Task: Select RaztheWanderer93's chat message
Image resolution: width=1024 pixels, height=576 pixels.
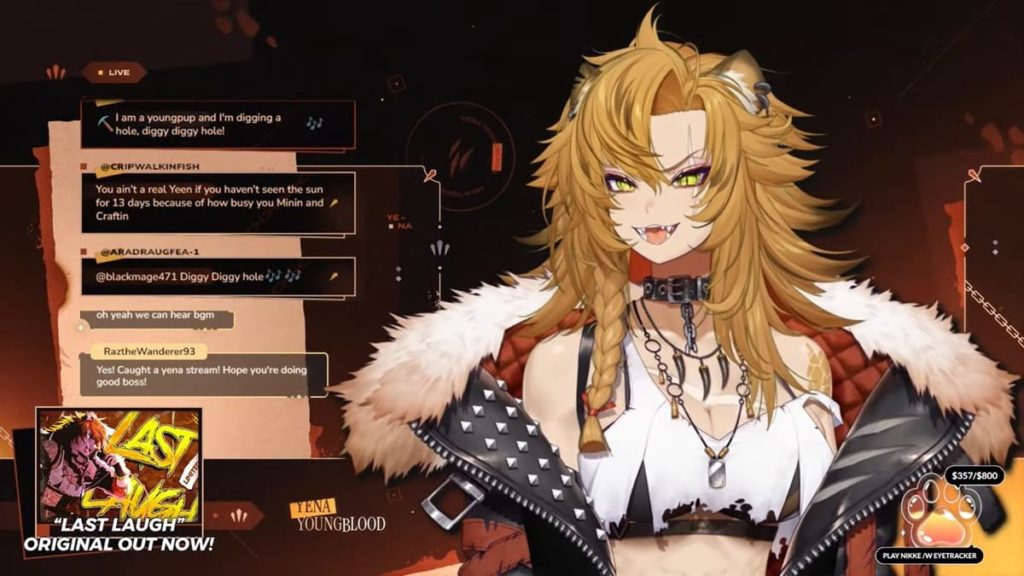Action: coord(204,375)
